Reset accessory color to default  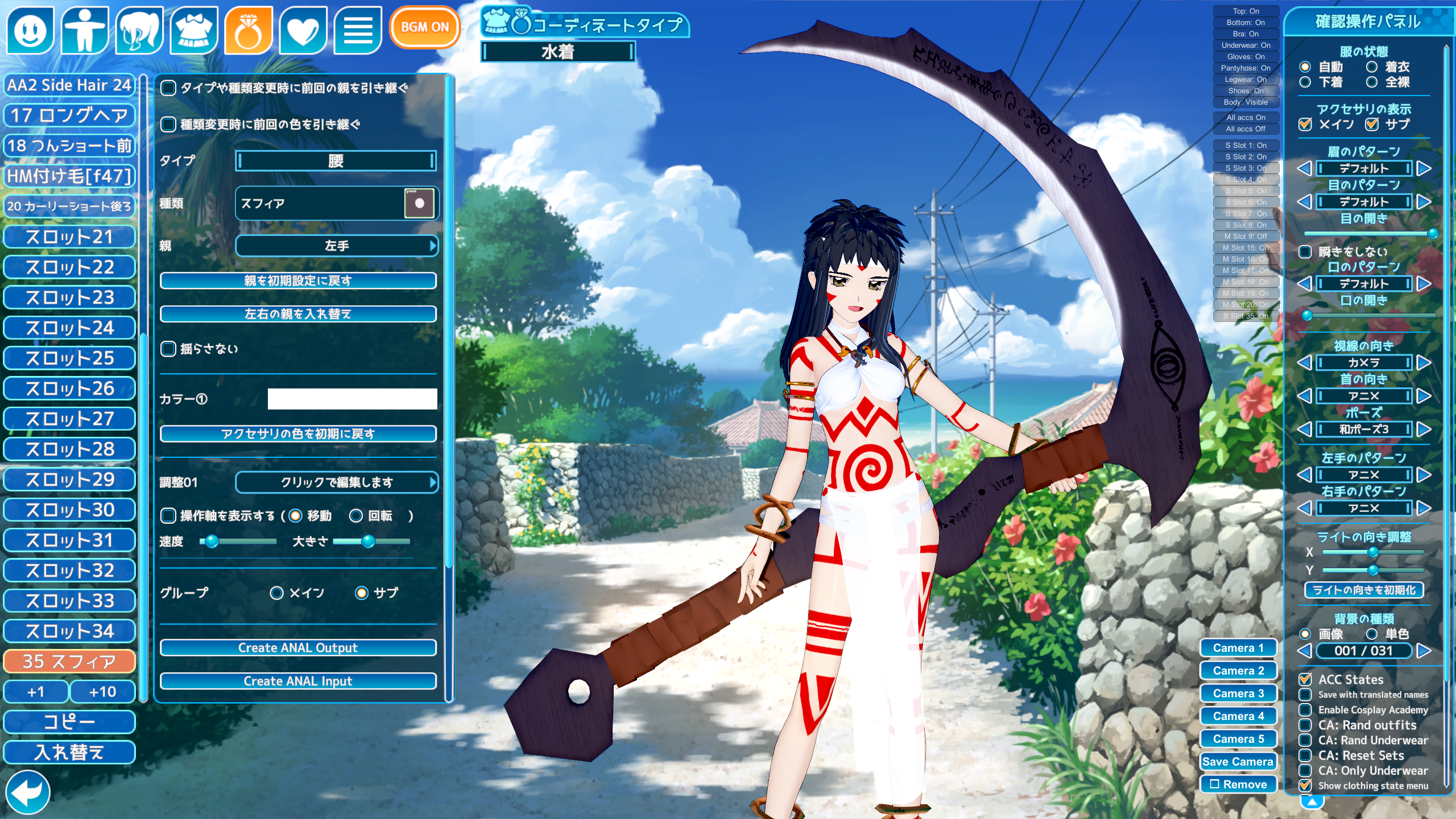tap(298, 434)
